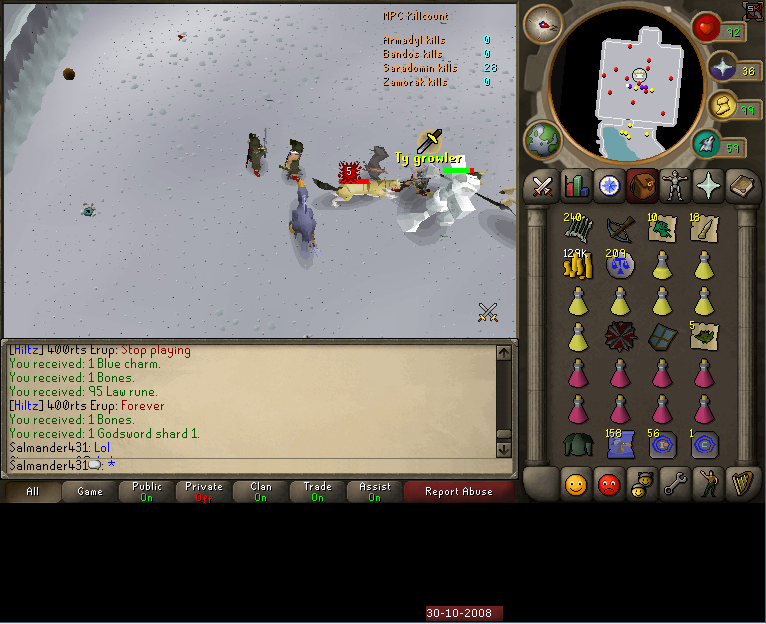Switch to the Music harp tab
This screenshot has width=766, height=624.
[x=742, y=484]
